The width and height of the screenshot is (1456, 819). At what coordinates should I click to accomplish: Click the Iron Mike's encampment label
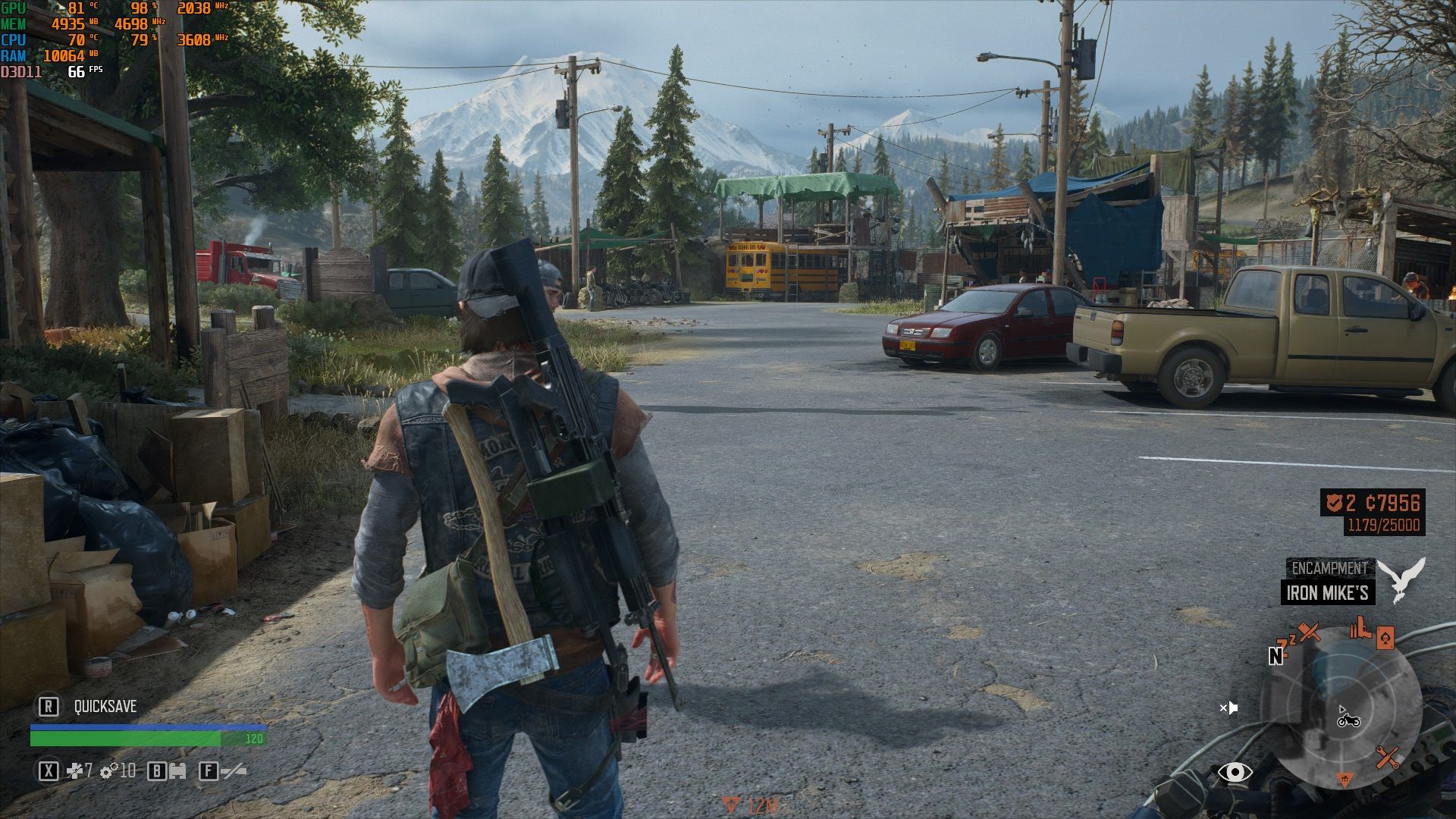1327,593
